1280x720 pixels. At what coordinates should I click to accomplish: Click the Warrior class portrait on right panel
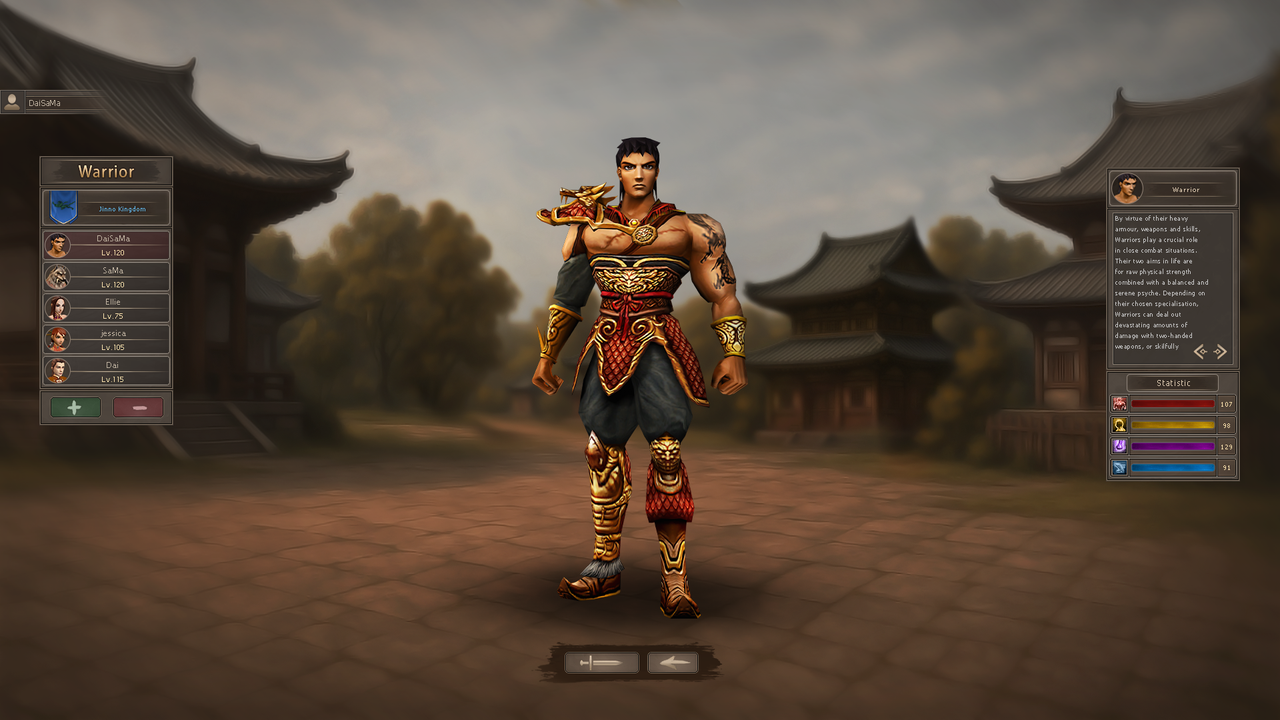click(x=1129, y=188)
